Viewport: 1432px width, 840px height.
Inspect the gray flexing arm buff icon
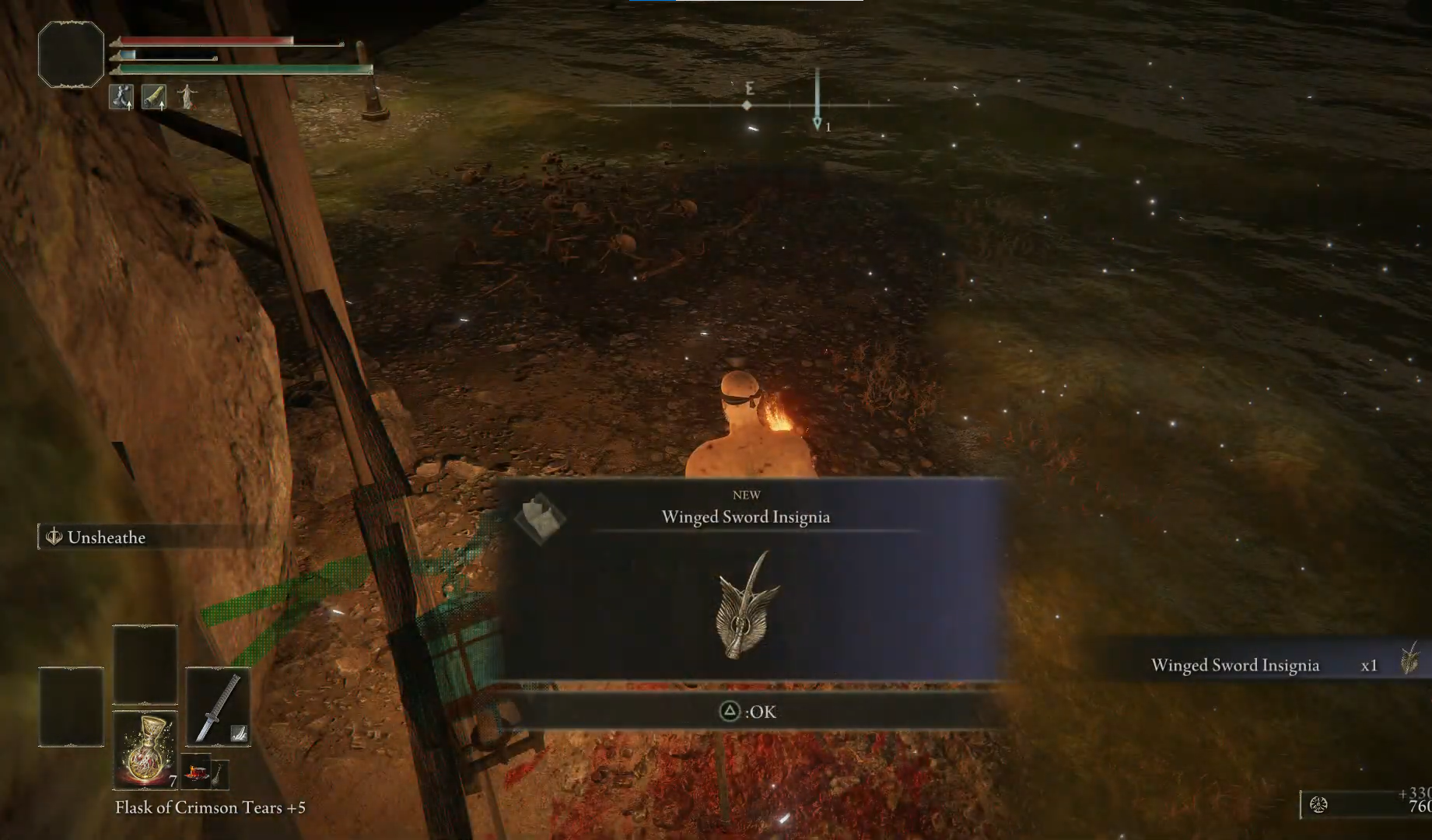(x=121, y=96)
